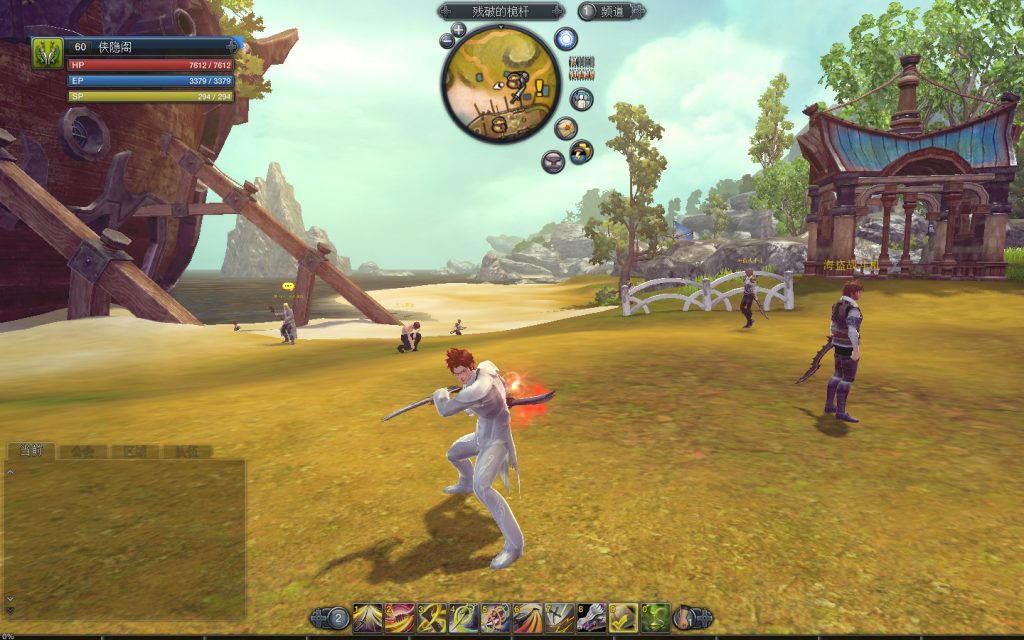Screen dimensions: 1024x640
Task: Use the white dragon skill in slot 8
Action: (x=592, y=617)
